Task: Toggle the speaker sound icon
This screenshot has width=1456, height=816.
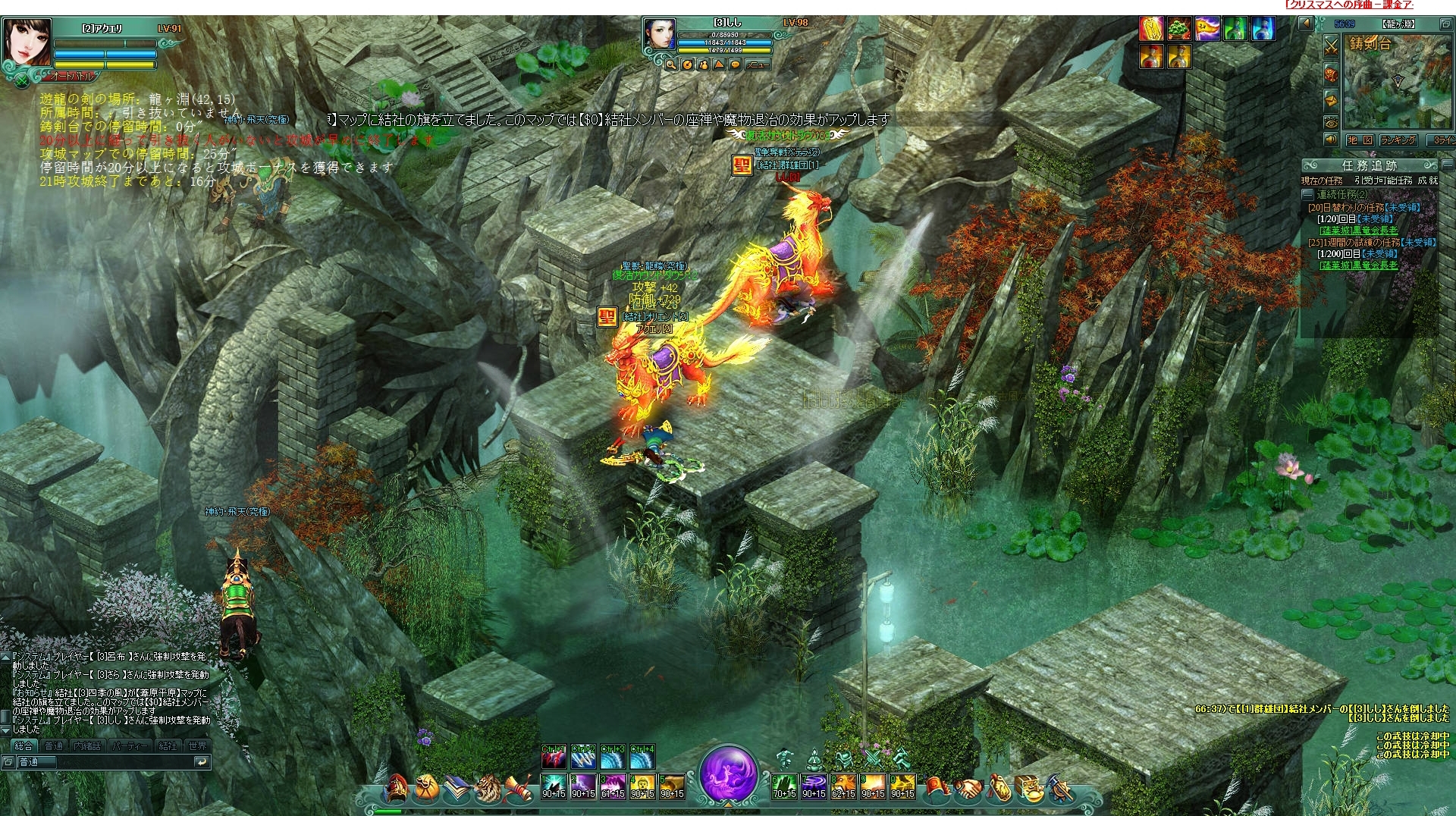Action: point(1331,140)
